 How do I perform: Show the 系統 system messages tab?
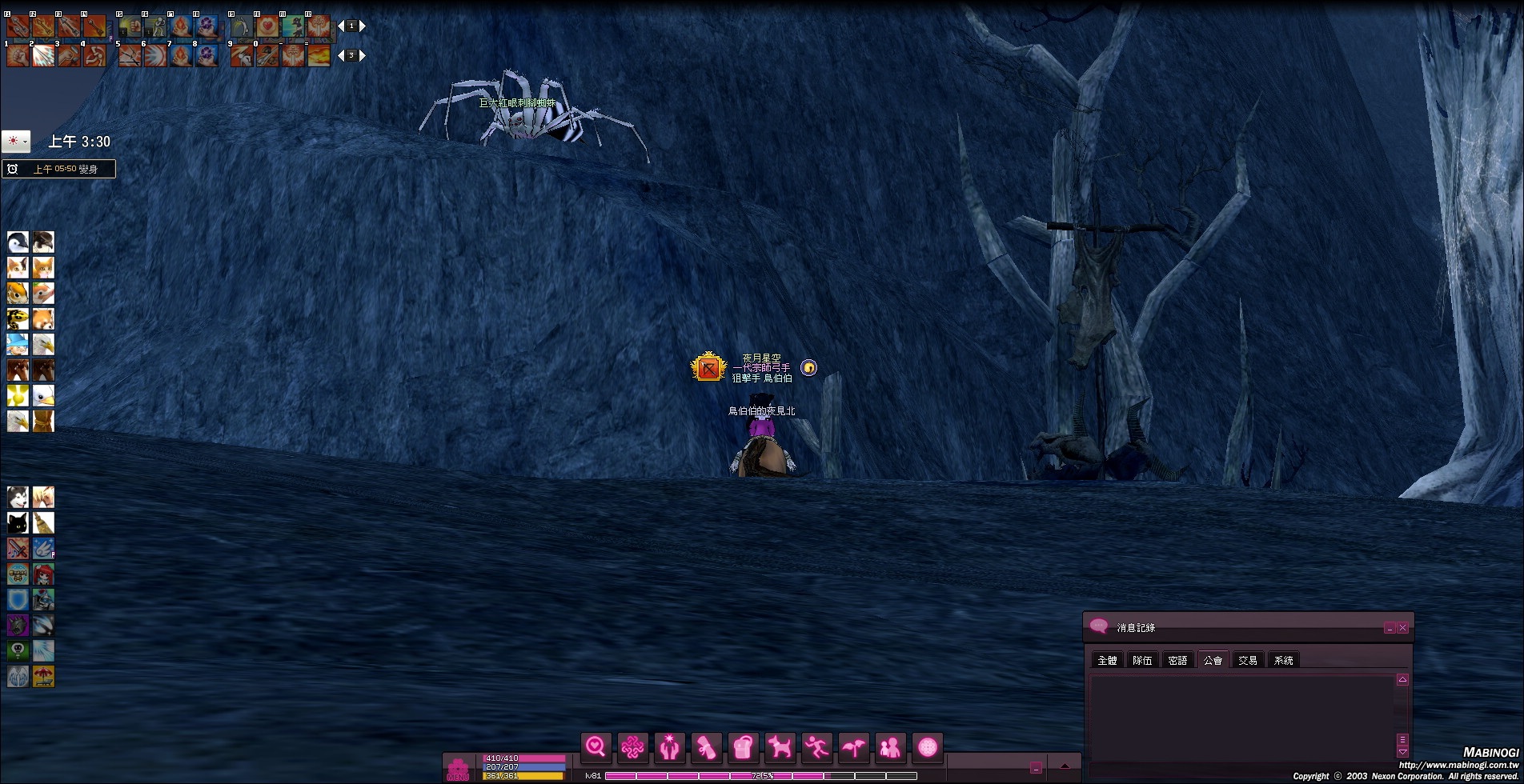(x=1283, y=660)
